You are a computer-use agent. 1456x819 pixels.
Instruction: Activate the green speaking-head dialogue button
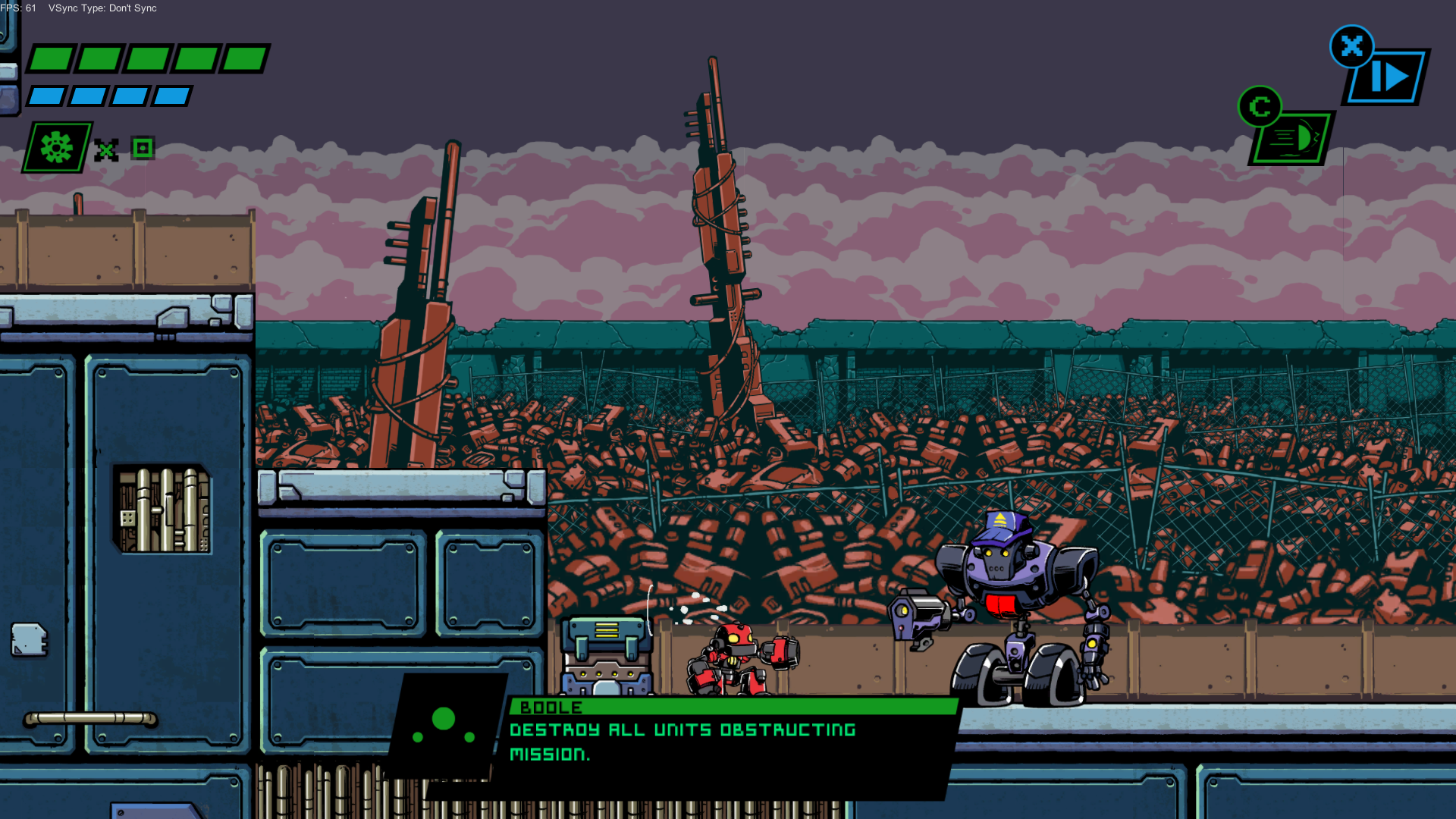point(1292,138)
